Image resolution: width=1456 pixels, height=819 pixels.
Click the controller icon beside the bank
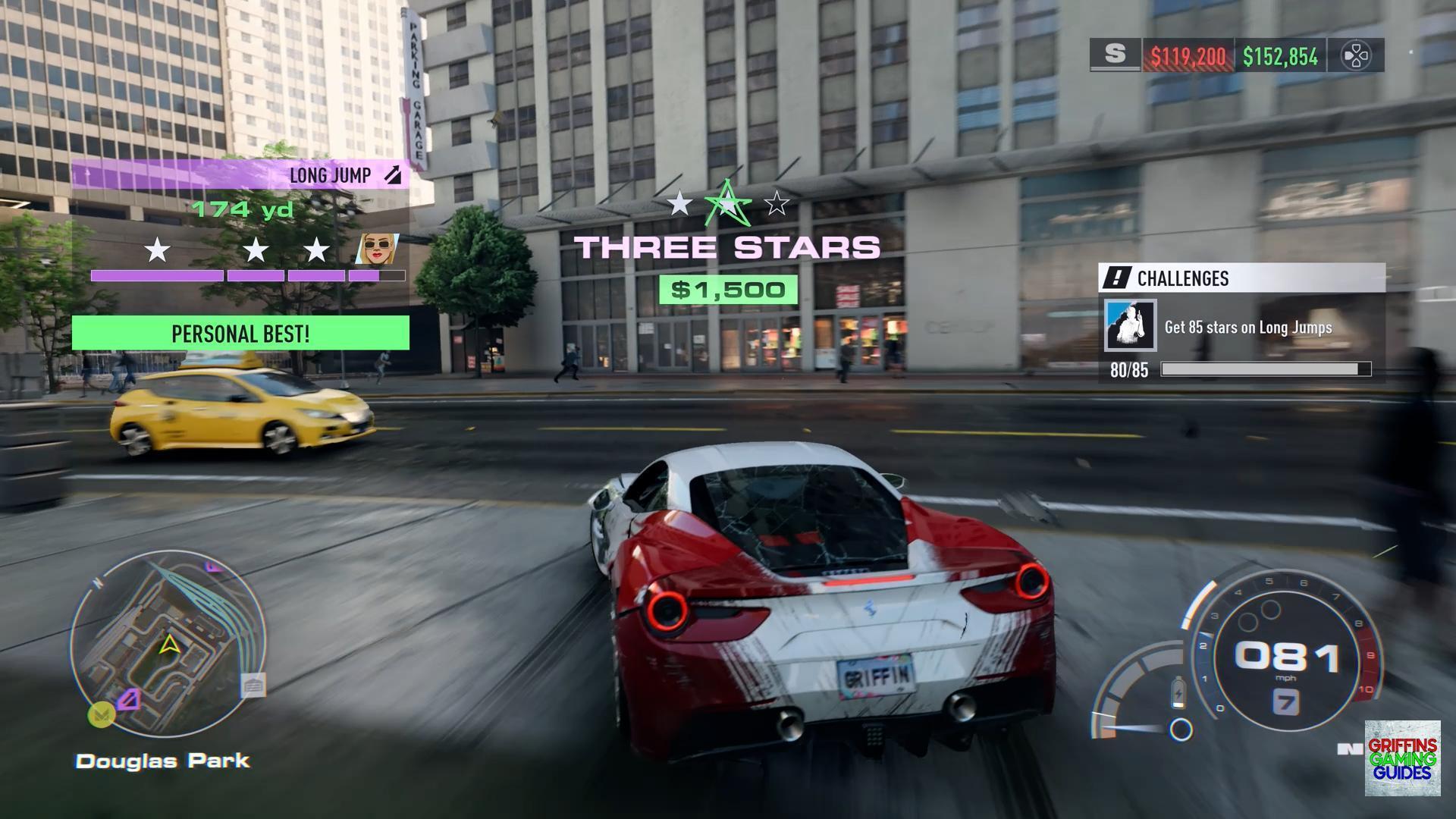tap(1355, 55)
